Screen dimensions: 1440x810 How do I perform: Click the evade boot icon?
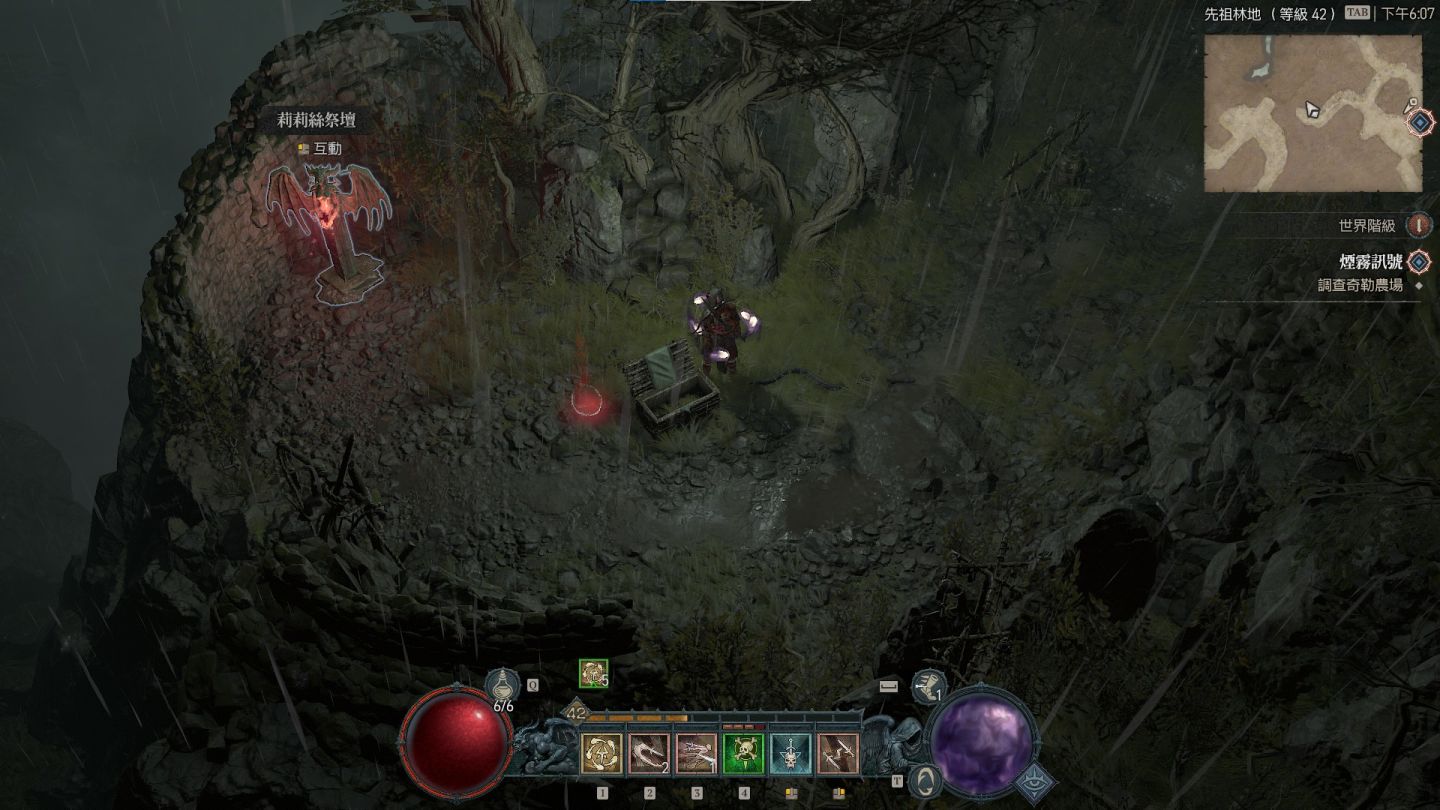pos(929,687)
